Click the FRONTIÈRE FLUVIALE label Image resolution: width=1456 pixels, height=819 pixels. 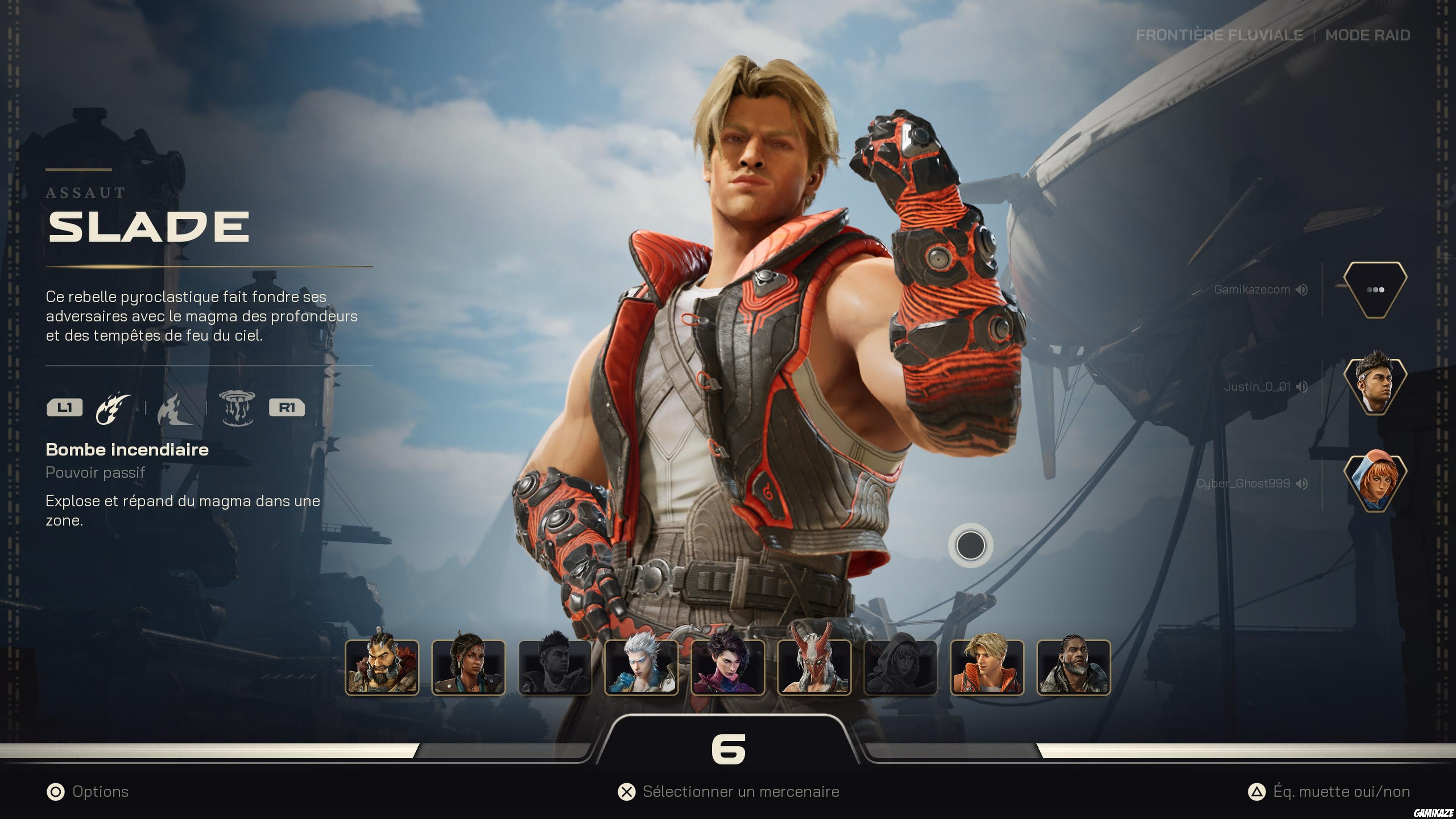pyautogui.click(x=1220, y=35)
